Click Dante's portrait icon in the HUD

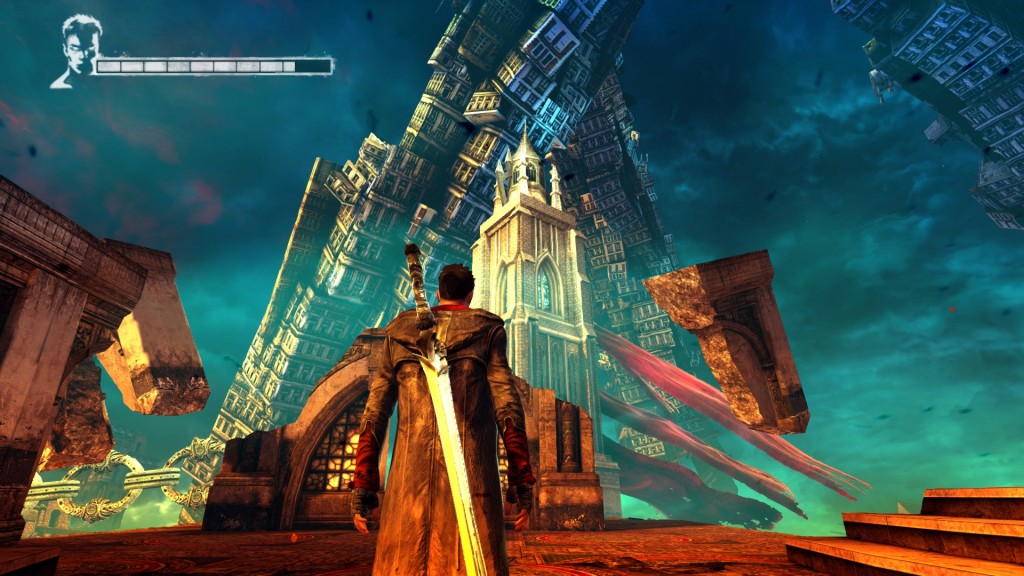click(76, 50)
